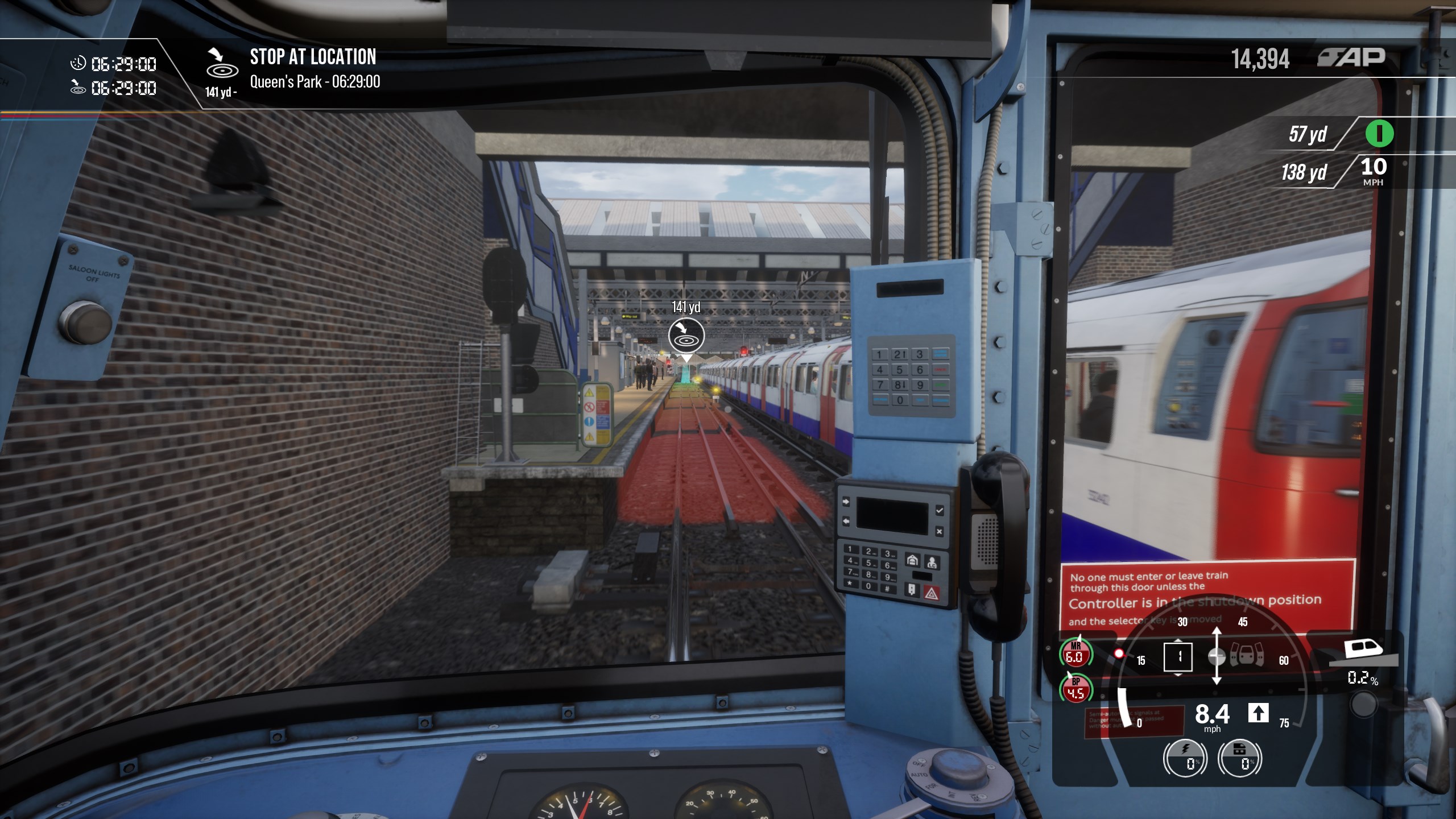
Task: Click the boxed gear selector indicator
Action: click(1178, 657)
